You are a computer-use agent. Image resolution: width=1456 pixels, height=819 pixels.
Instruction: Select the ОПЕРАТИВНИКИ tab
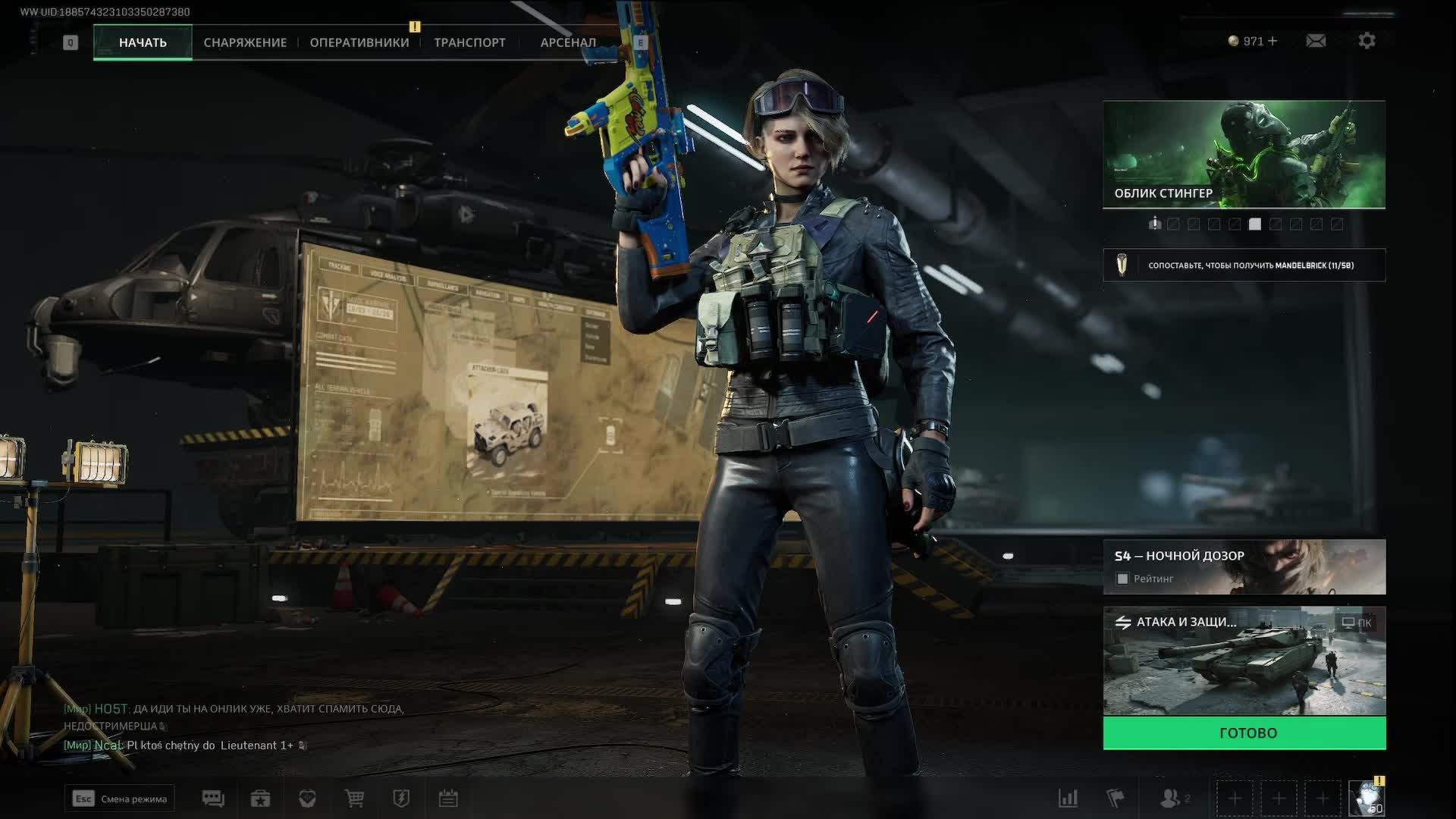point(359,42)
